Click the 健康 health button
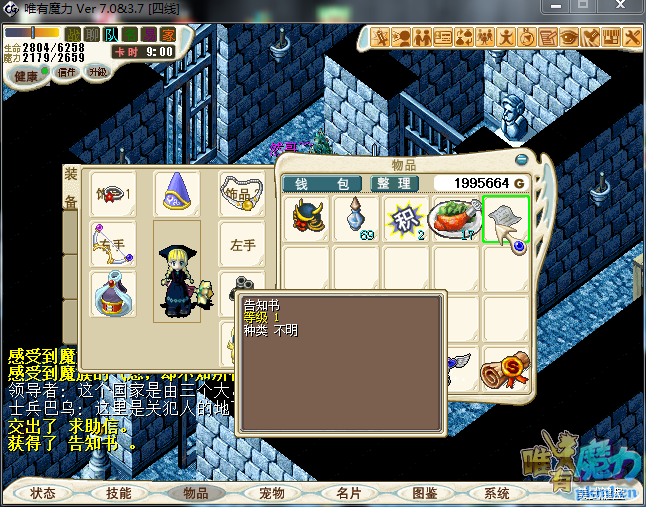Screen dimensions: 646x507 point(27,76)
